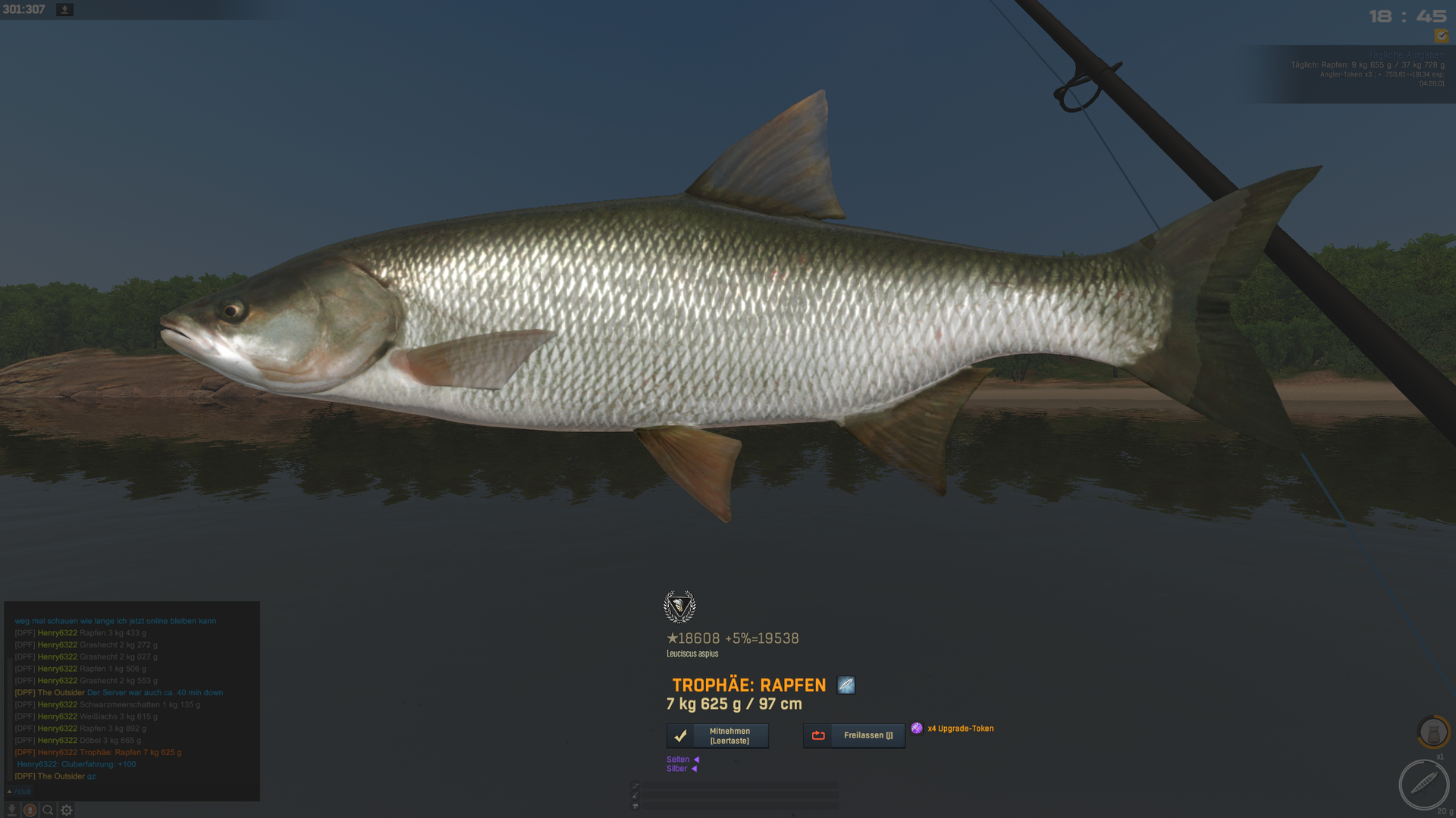Image resolution: width=1456 pixels, height=818 pixels.
Task: Open the chat settings gear icon
Action: [67, 810]
